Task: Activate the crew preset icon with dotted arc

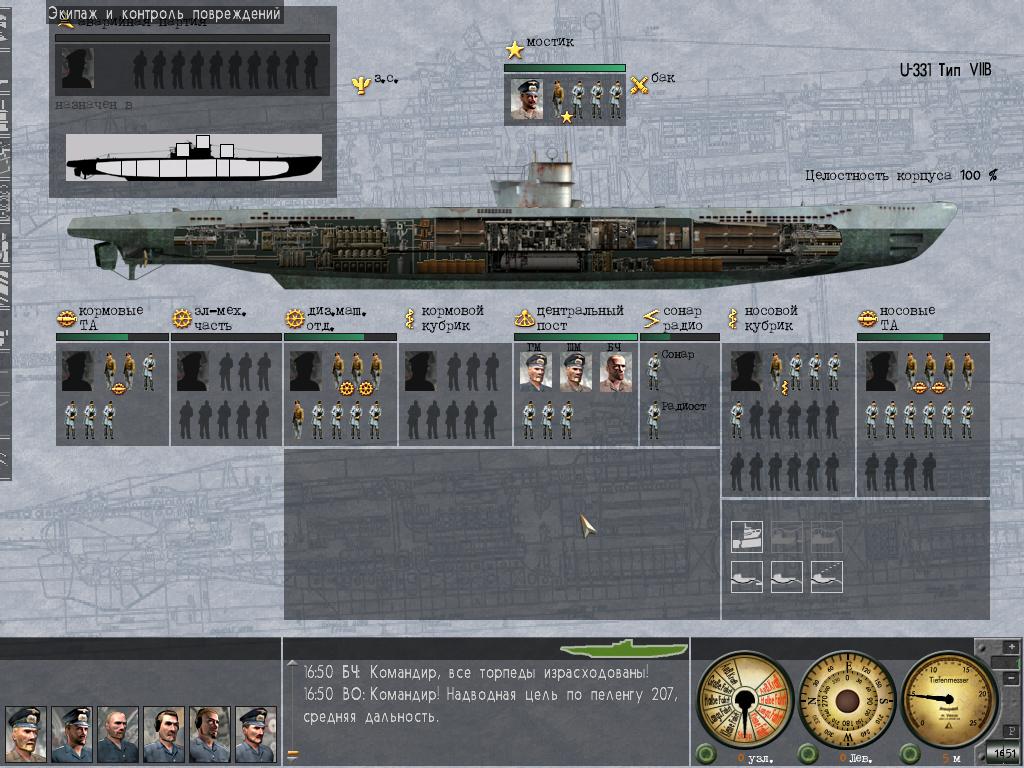Action: tap(826, 576)
